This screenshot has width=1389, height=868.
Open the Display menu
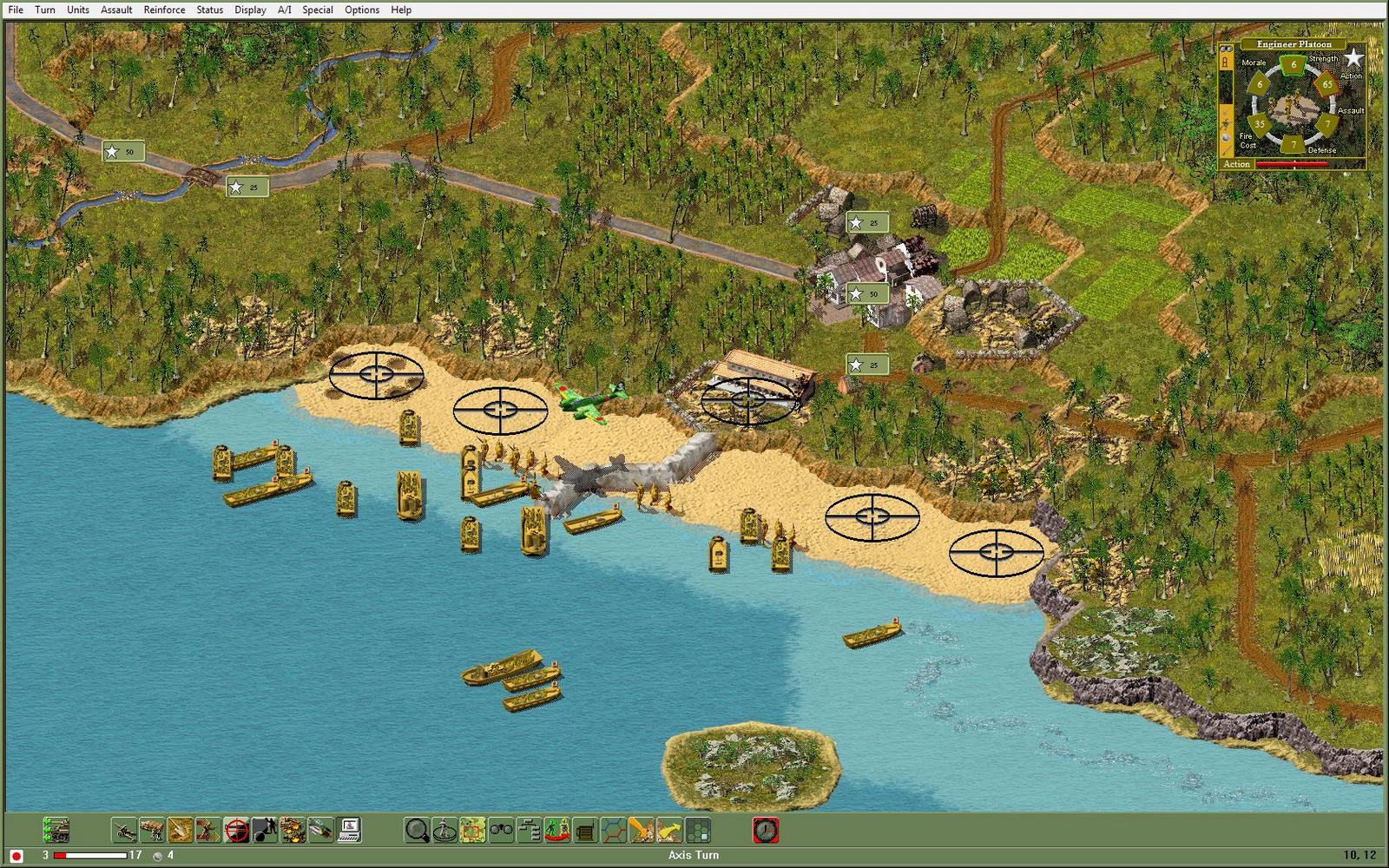coord(250,10)
